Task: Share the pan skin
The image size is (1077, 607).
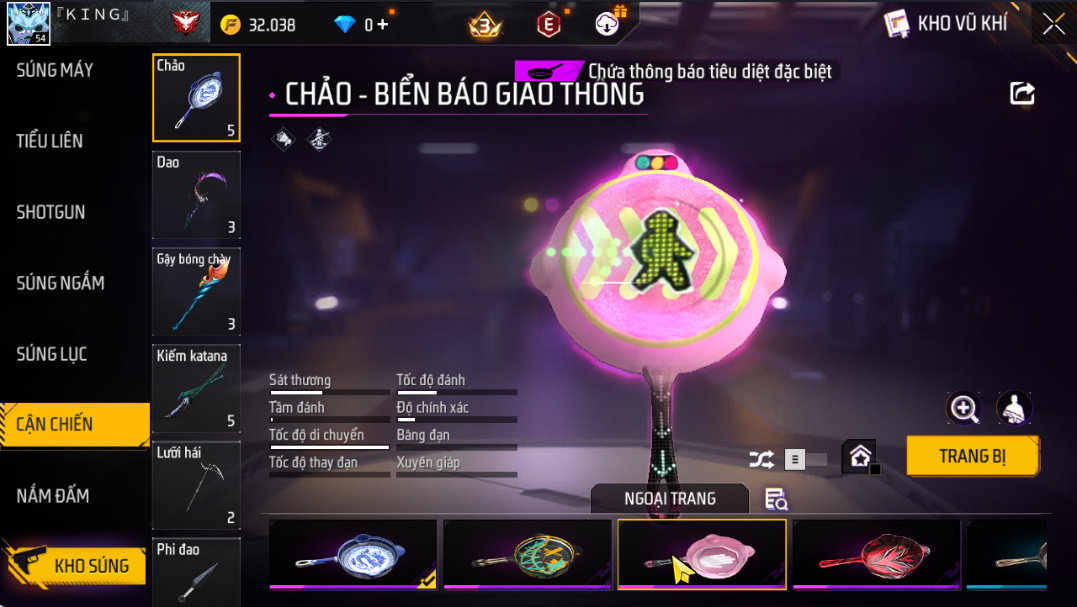Action: coord(1022,94)
